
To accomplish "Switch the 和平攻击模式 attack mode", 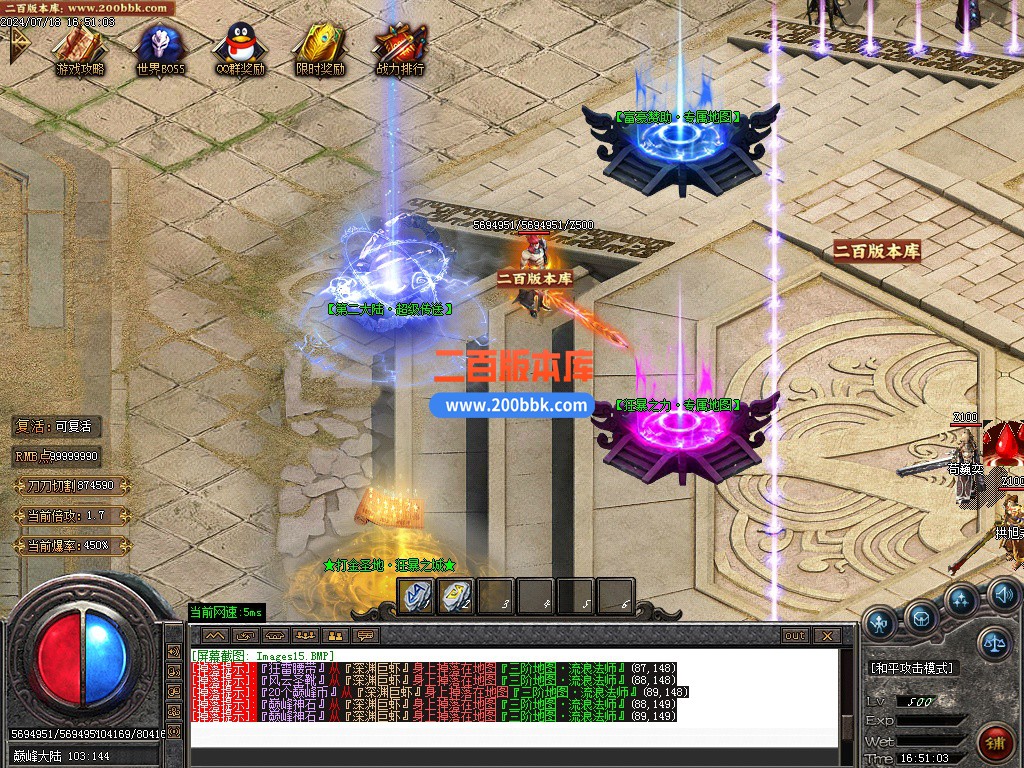I will pos(912,667).
